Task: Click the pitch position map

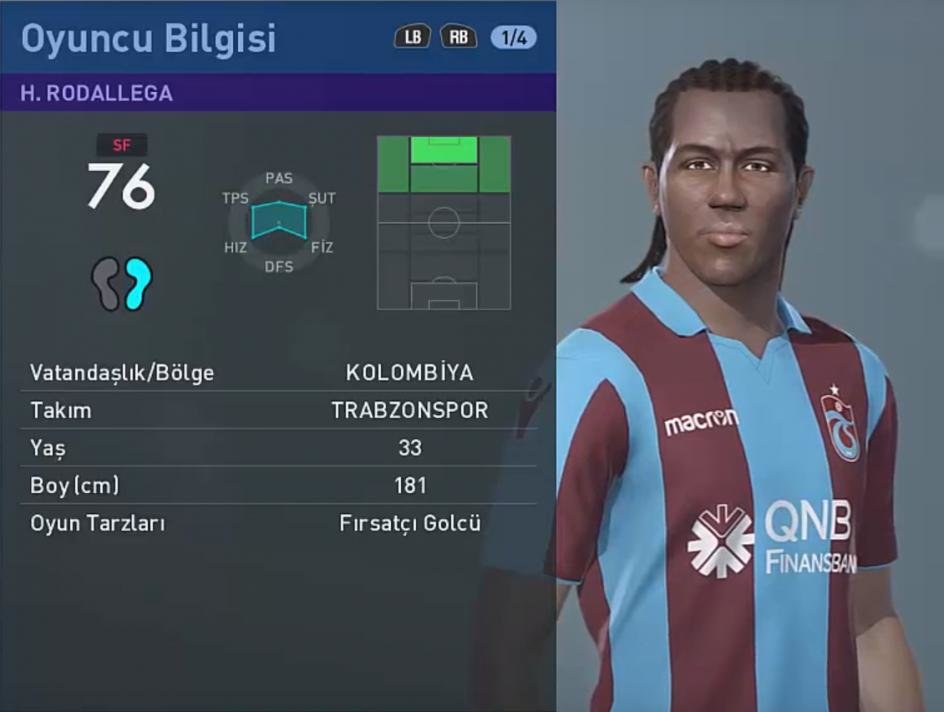Action: pos(443,222)
